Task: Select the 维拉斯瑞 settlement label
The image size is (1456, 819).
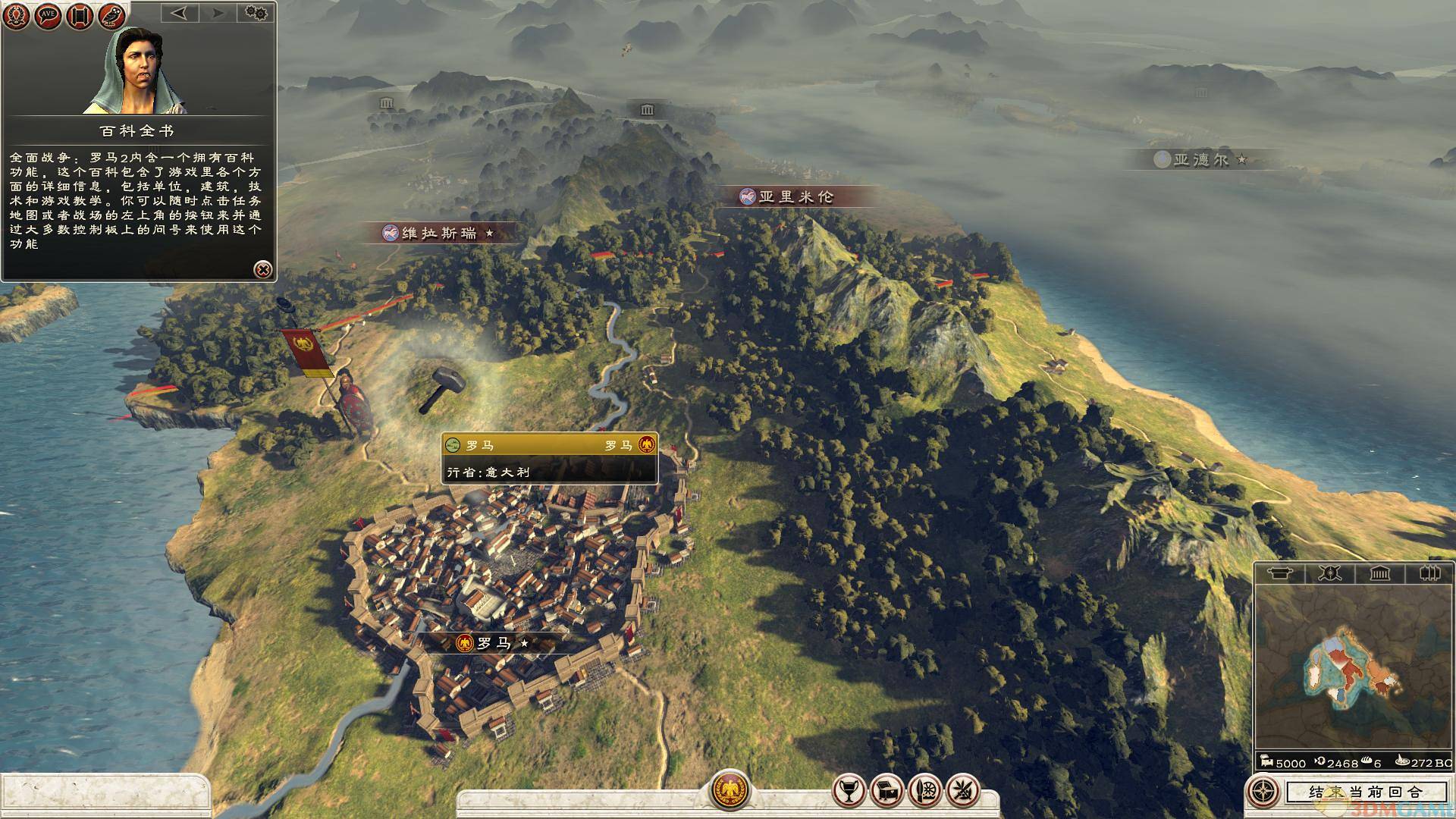Action: (x=440, y=233)
